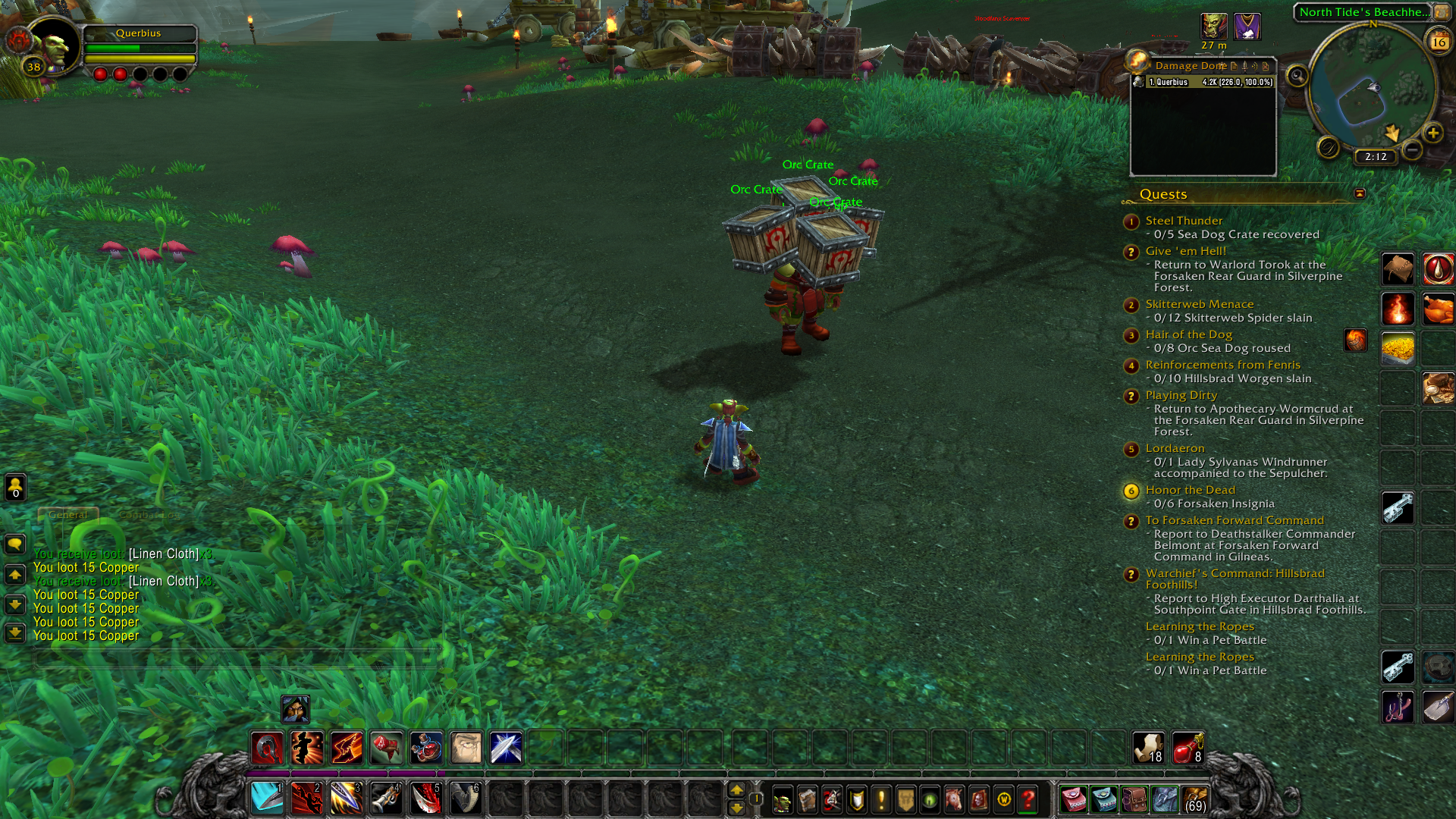Use the Hair of the Dog quest item
1456x819 pixels.
1355,340
